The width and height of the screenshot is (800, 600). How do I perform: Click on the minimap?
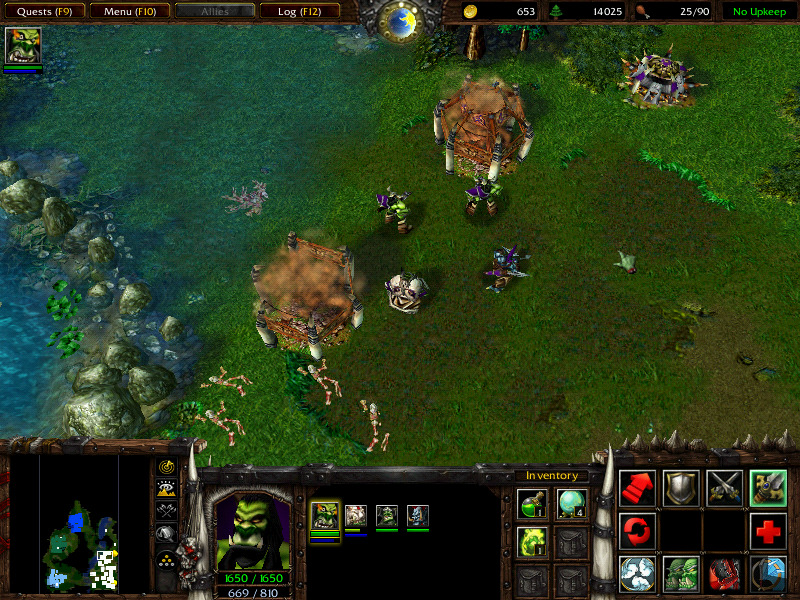click(x=79, y=521)
